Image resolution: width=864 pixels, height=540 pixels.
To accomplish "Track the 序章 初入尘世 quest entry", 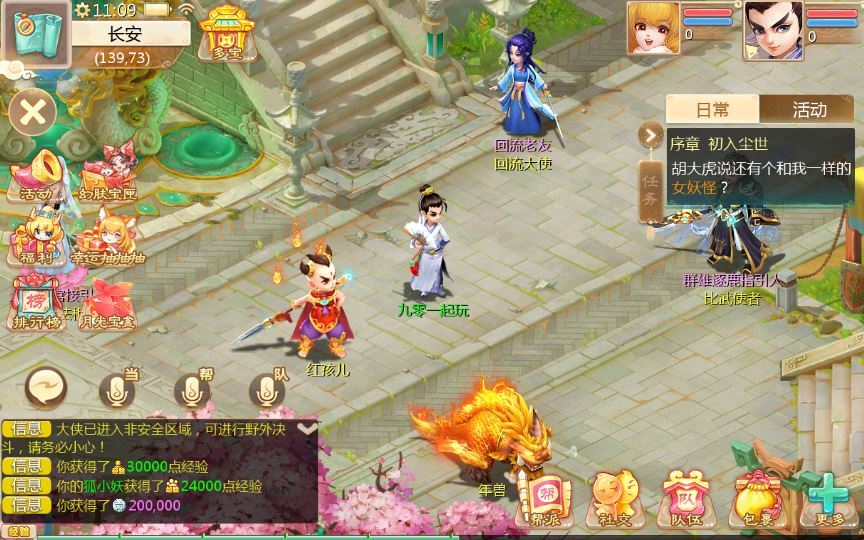I will 760,166.
